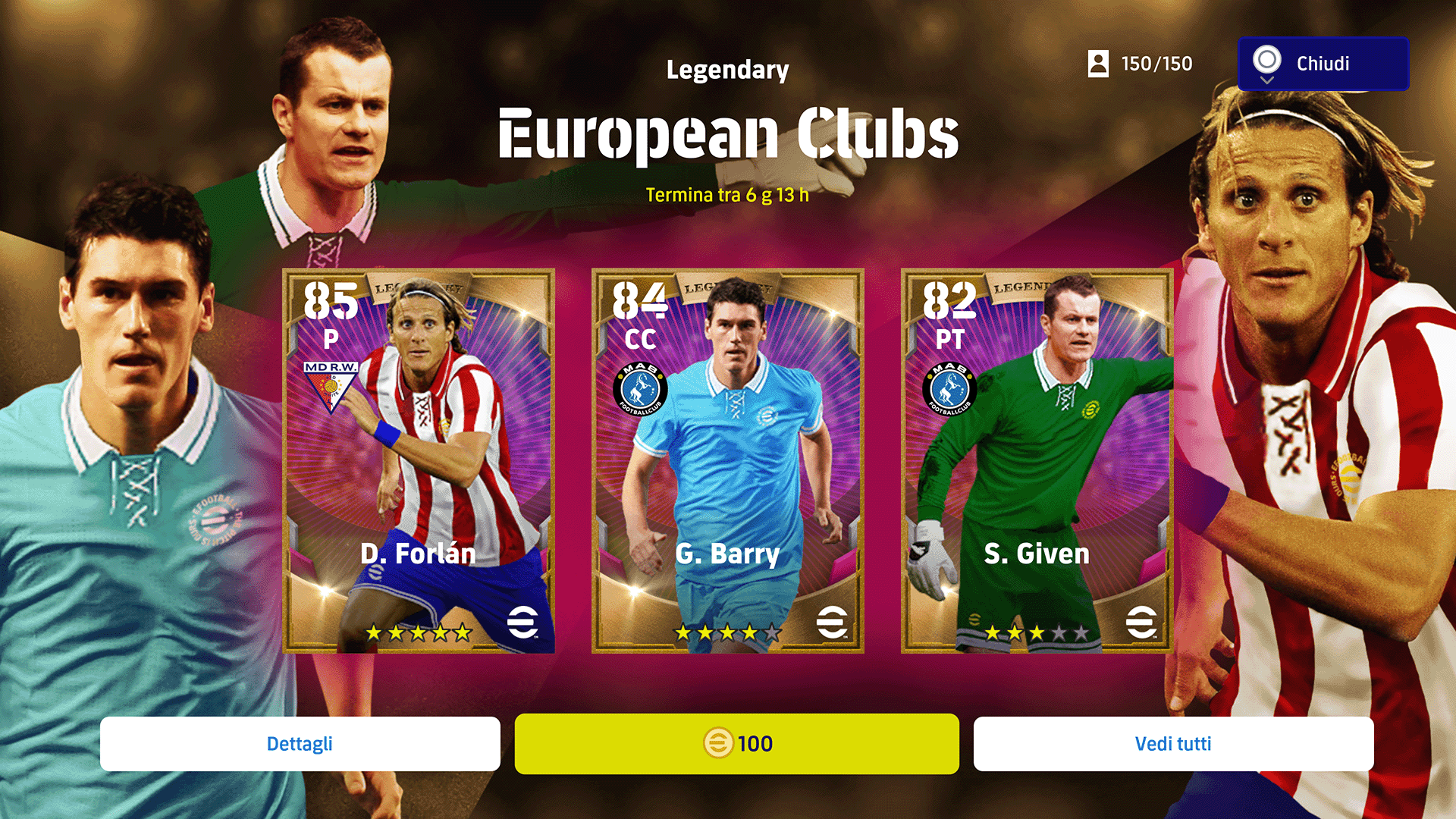The height and width of the screenshot is (819, 1456).
Task: Buy a draw for 100 coins
Action: coord(736,744)
